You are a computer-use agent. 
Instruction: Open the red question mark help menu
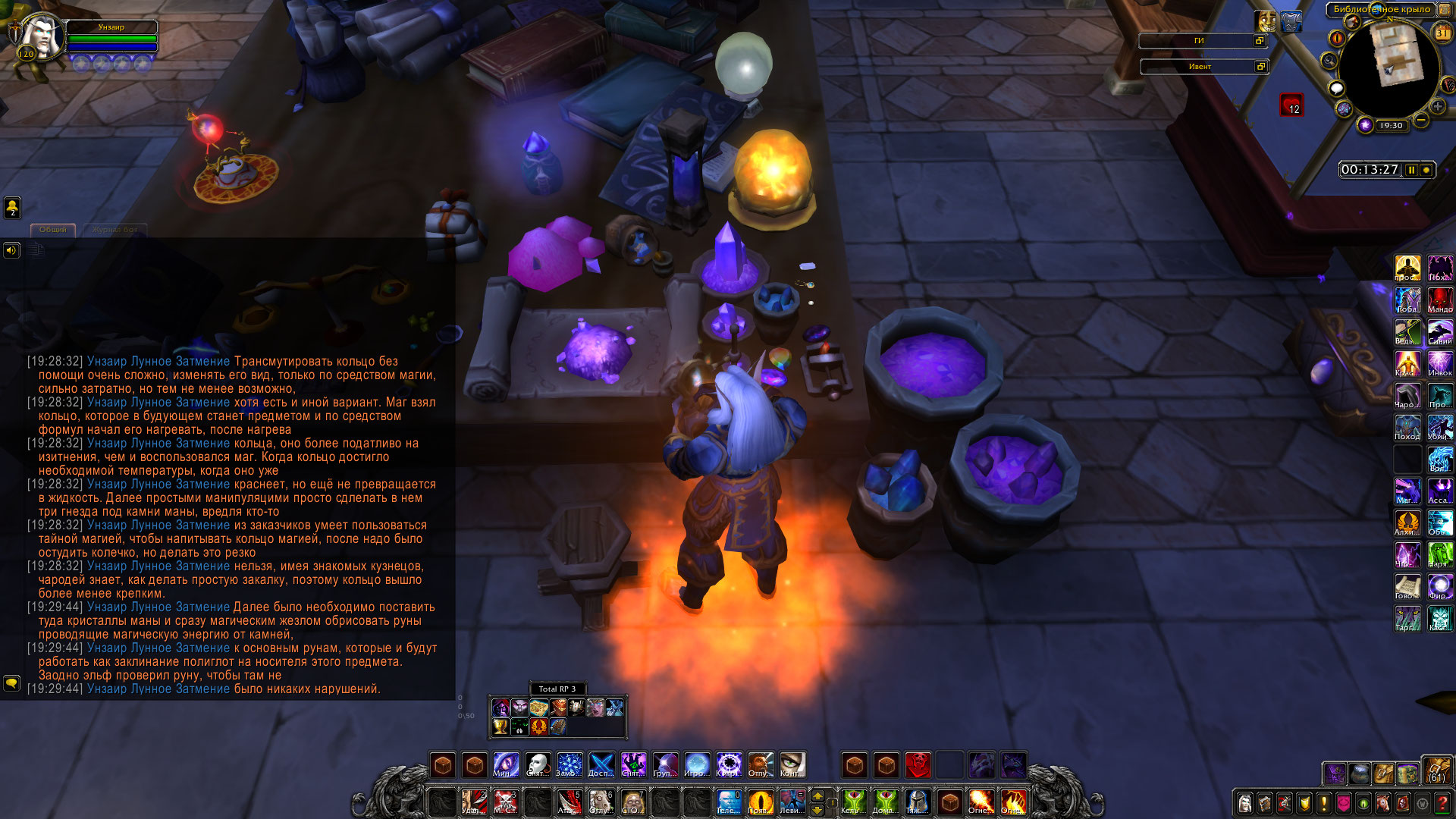coord(1442,803)
